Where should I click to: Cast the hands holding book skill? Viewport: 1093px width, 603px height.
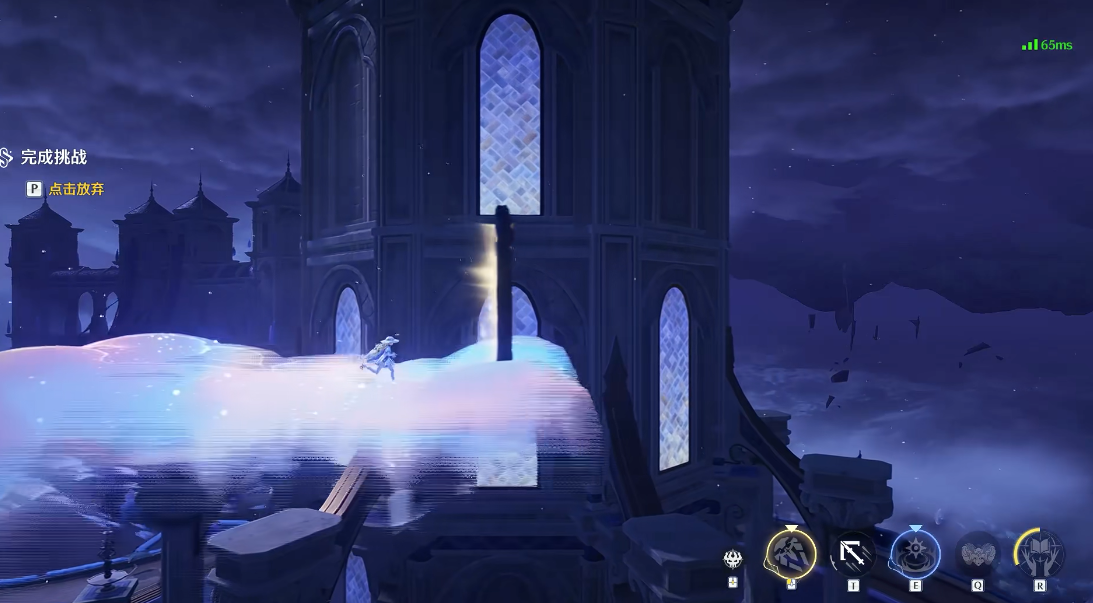pyautogui.click(x=1039, y=553)
